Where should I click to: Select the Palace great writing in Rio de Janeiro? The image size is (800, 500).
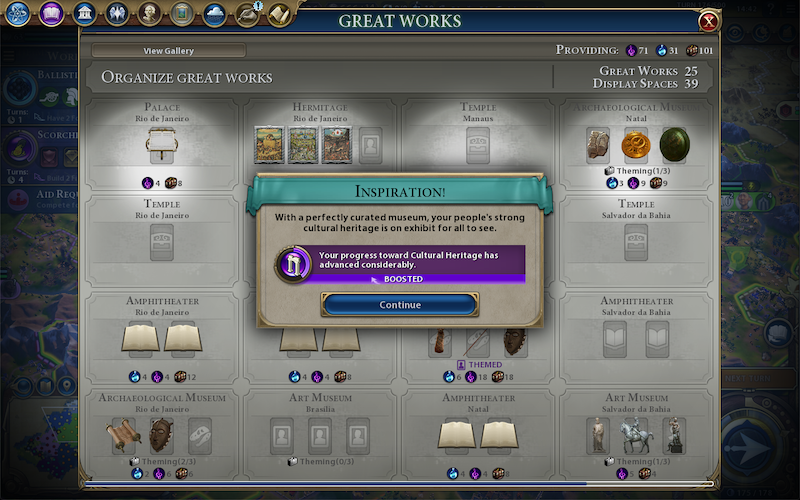[161, 145]
